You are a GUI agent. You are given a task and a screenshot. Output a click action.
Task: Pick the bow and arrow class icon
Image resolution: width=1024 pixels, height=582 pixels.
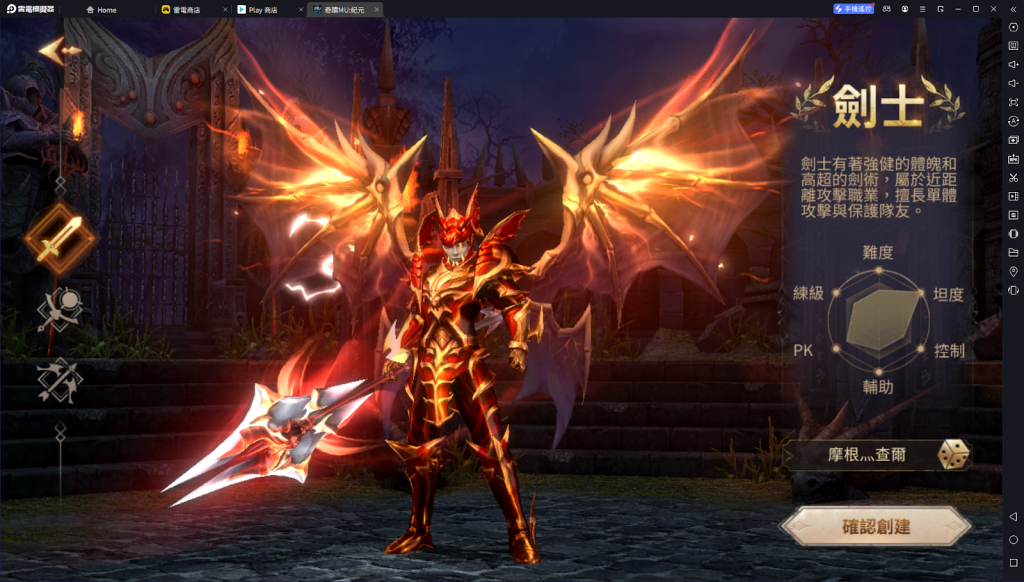pyautogui.click(x=60, y=379)
